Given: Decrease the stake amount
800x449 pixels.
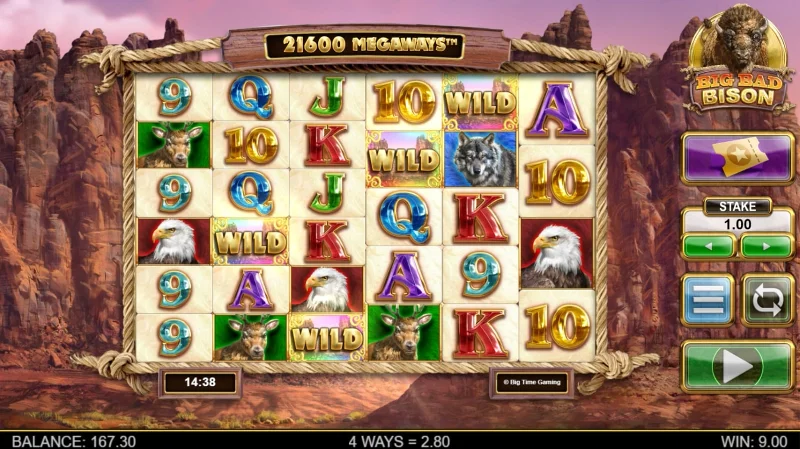Looking at the screenshot, I should pos(708,246).
